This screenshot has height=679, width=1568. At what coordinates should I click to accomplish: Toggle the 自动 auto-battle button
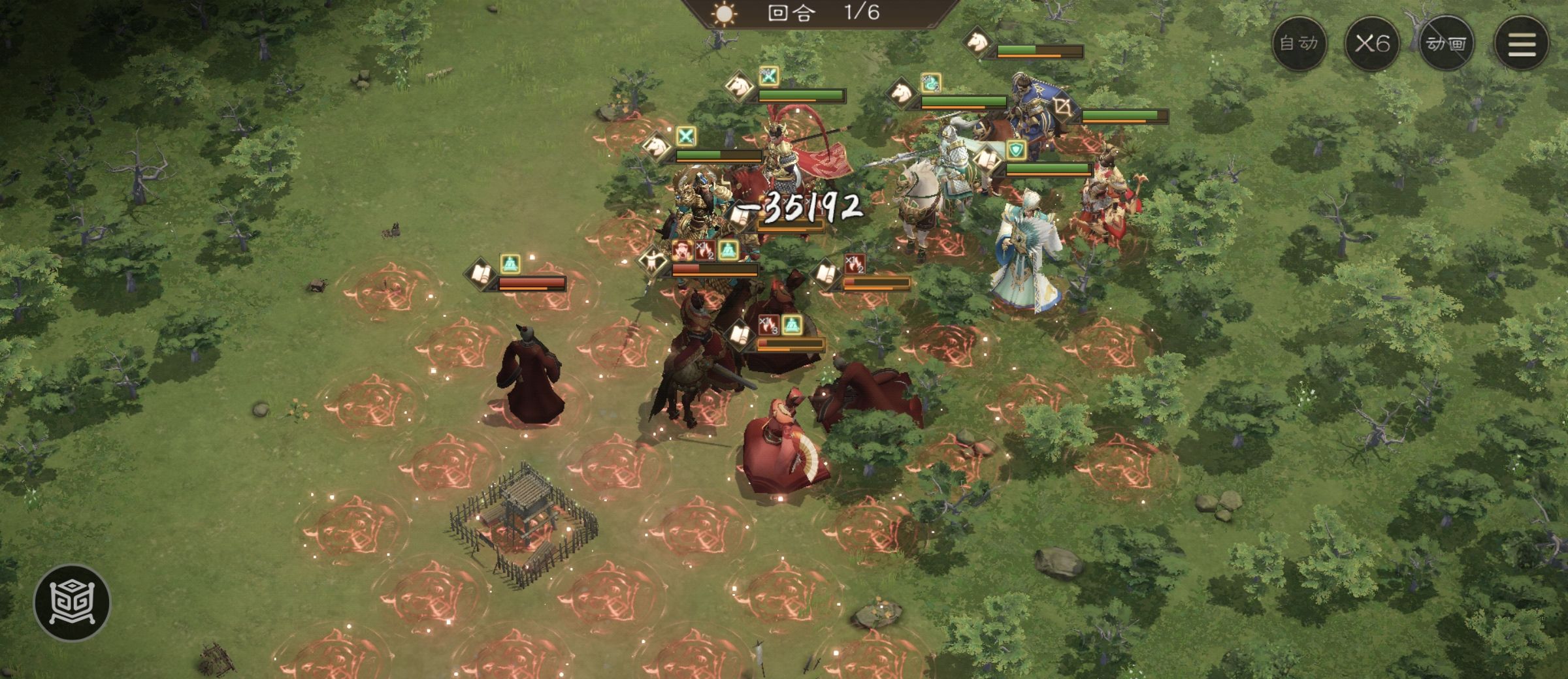(1299, 44)
